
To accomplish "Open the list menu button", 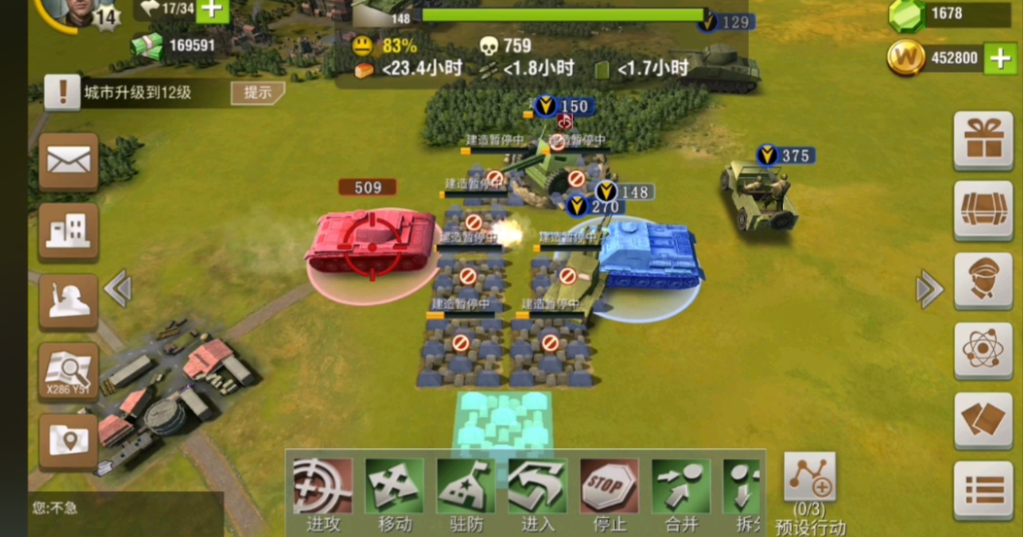I will tap(983, 490).
